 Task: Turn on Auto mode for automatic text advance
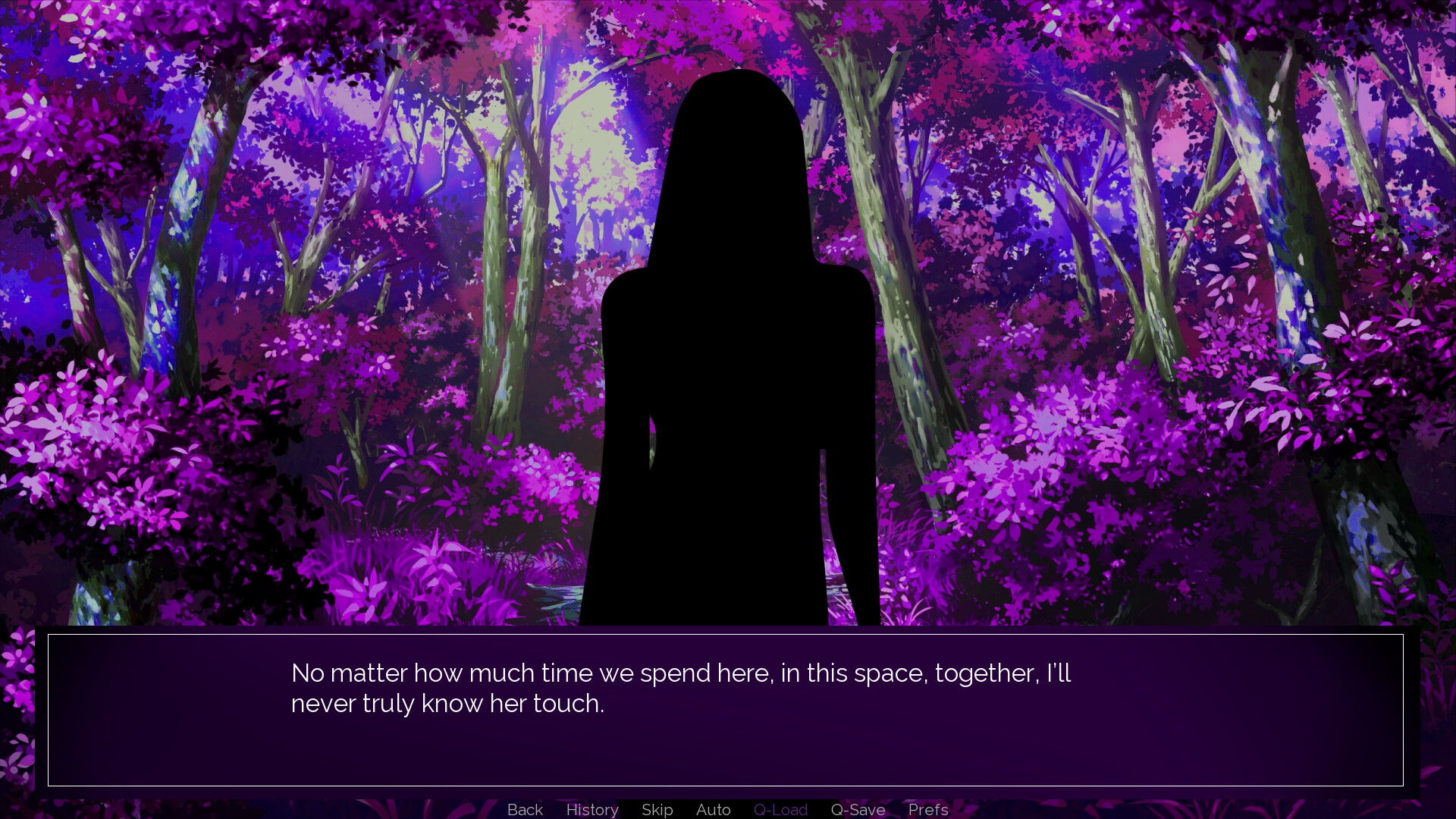coord(712,809)
